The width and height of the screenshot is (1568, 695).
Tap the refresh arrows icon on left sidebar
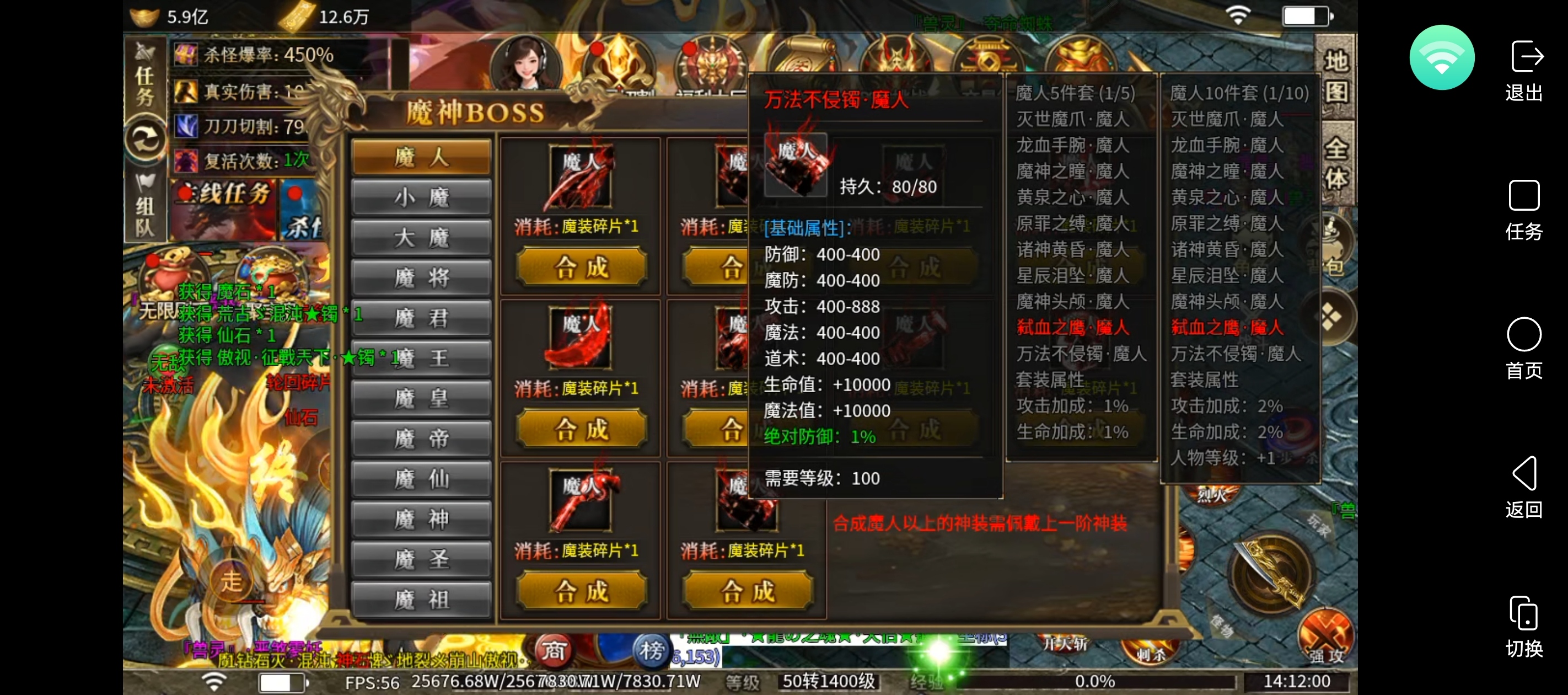tap(146, 139)
